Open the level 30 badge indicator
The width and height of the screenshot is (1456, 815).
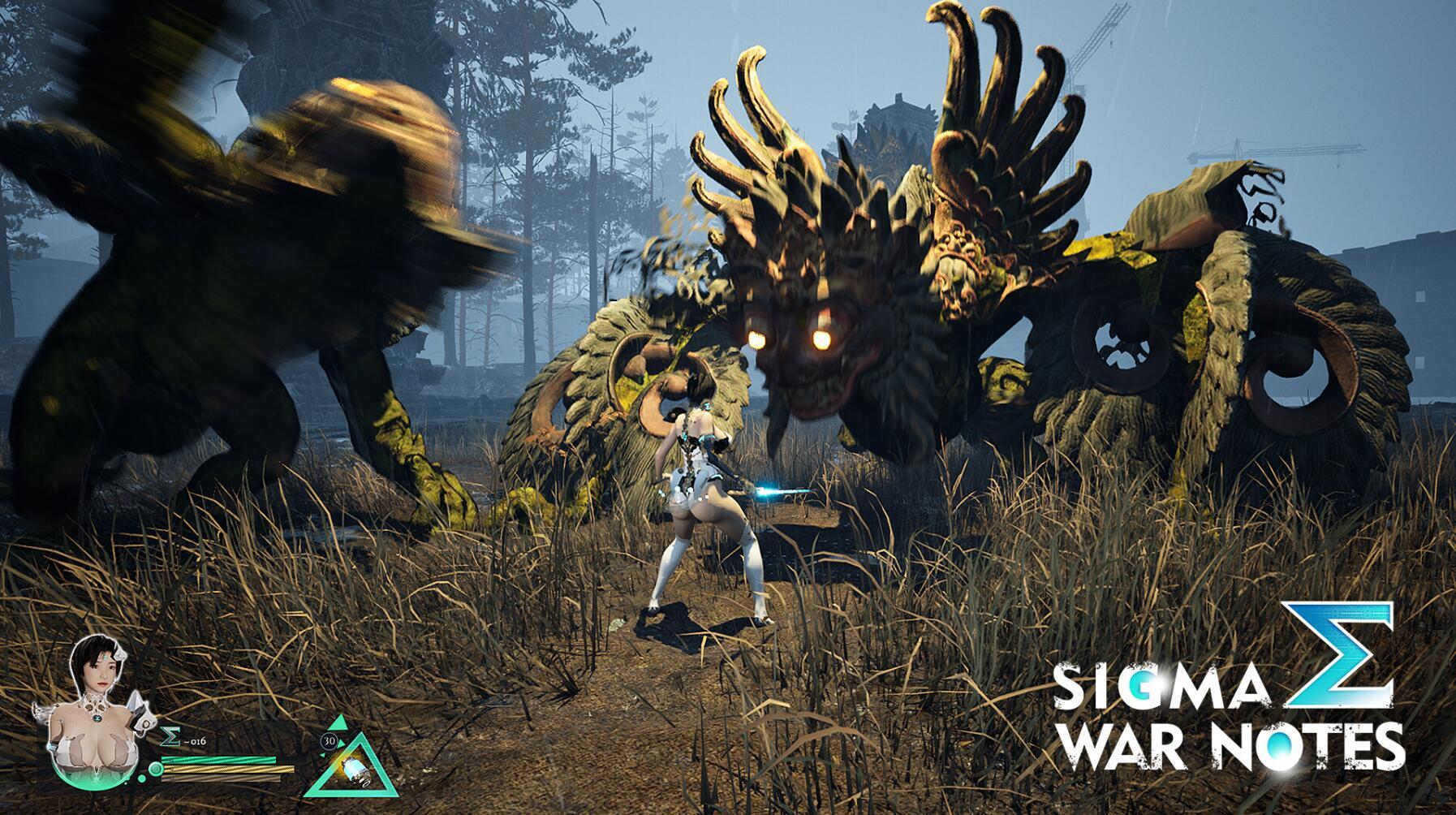coord(330,740)
